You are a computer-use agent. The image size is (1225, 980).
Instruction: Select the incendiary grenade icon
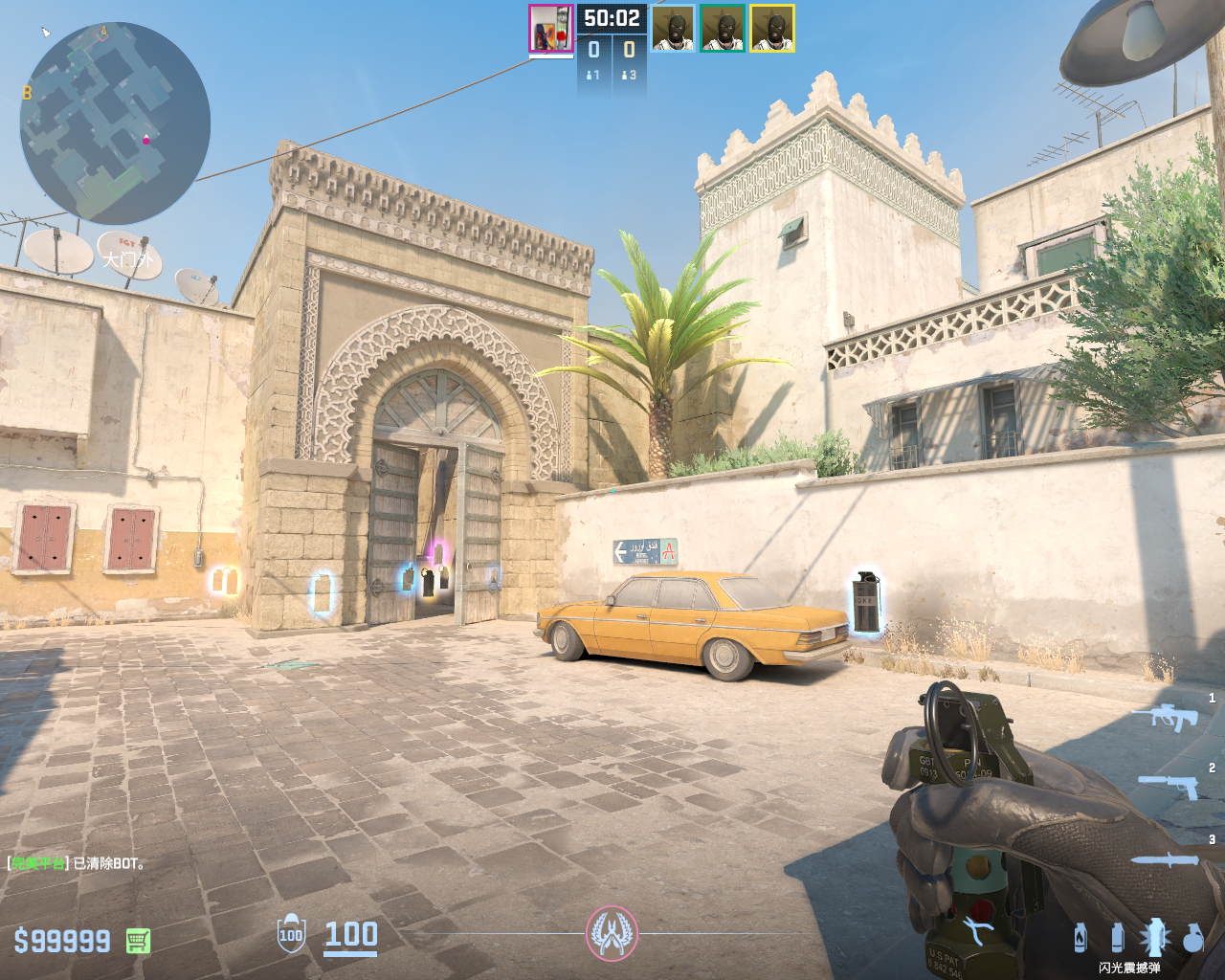1080,937
